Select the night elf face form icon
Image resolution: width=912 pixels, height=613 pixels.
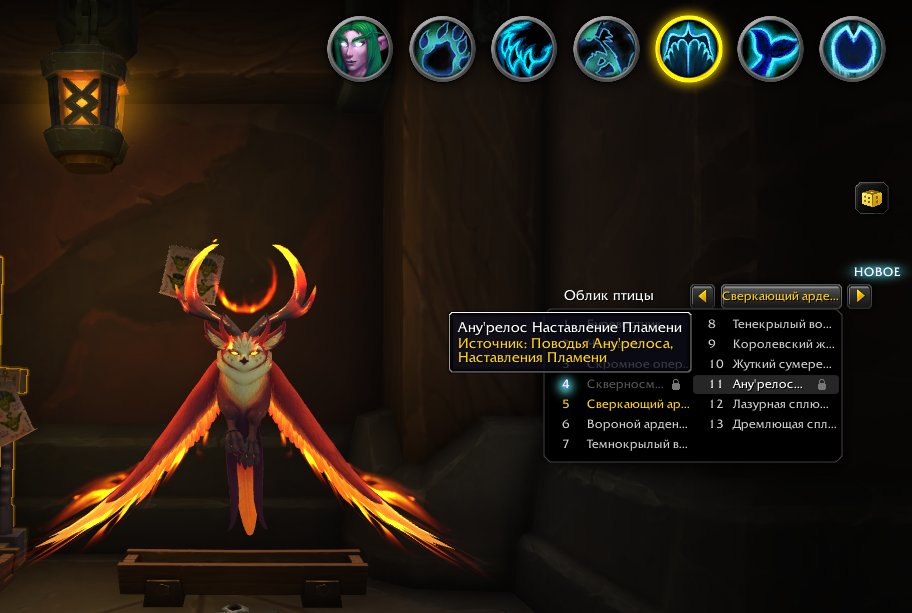coord(360,50)
